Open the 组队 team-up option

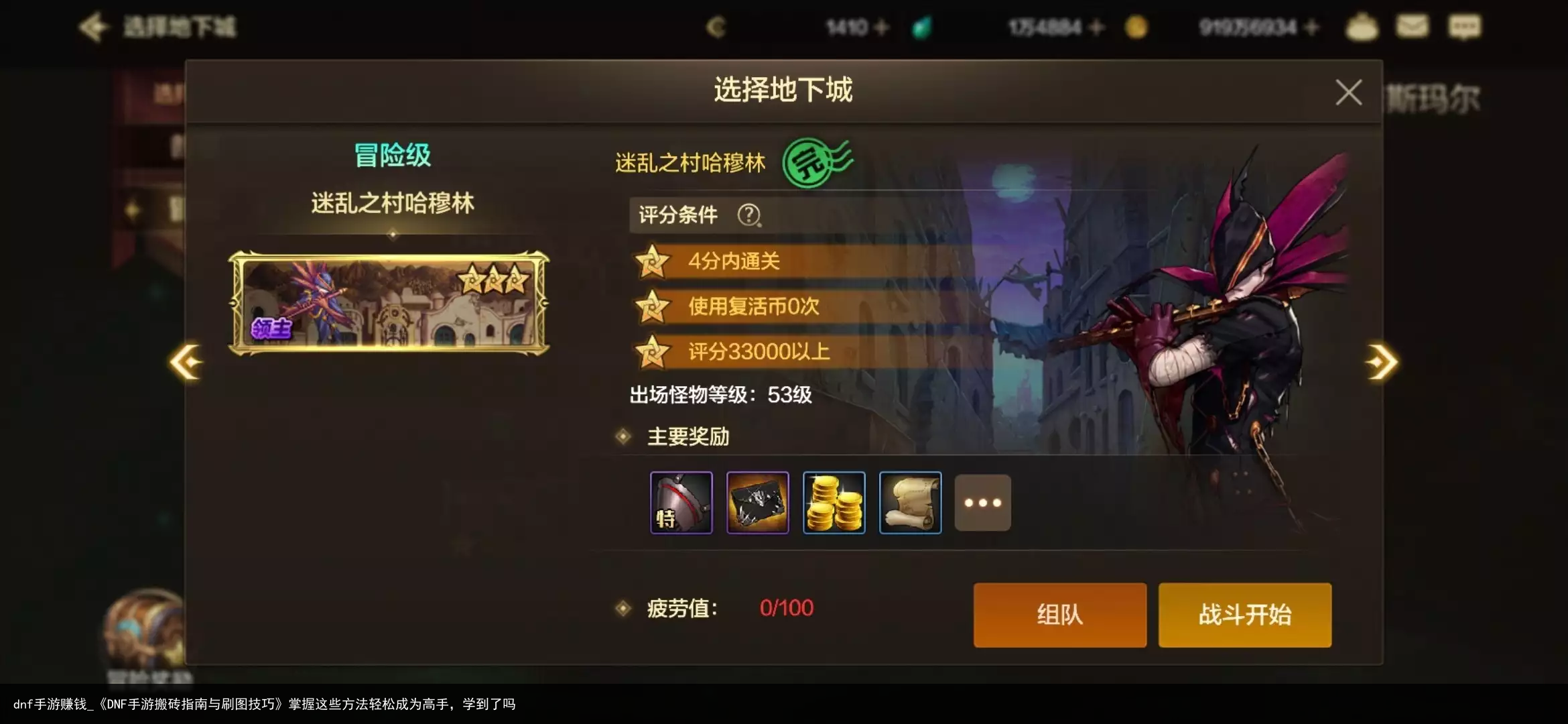click(1059, 614)
